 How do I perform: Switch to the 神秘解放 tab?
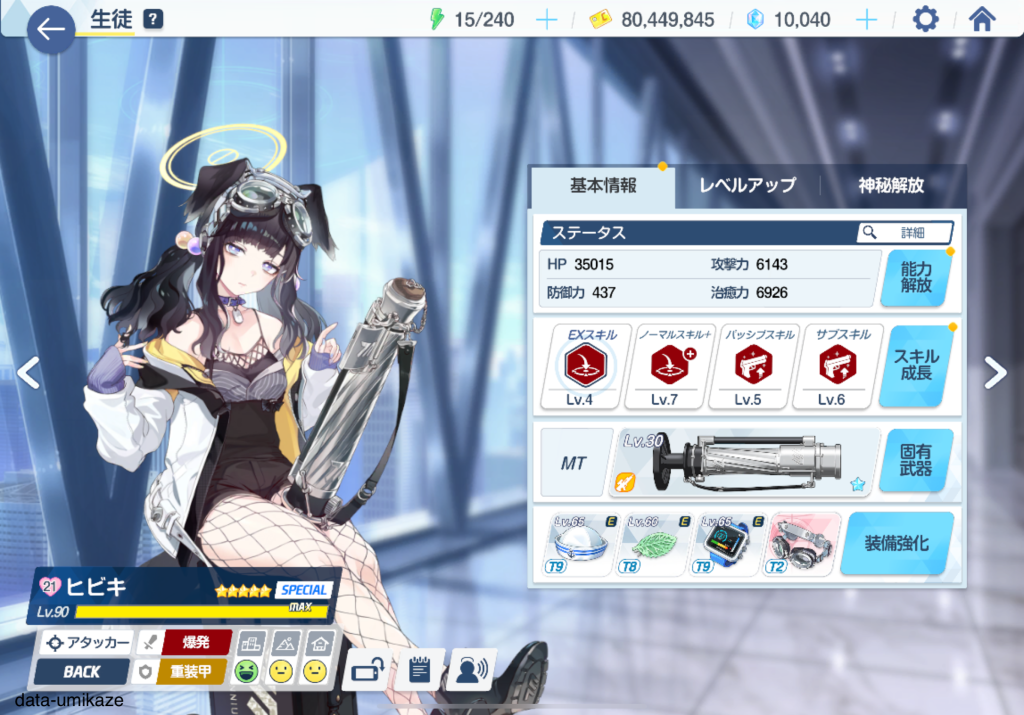point(891,185)
